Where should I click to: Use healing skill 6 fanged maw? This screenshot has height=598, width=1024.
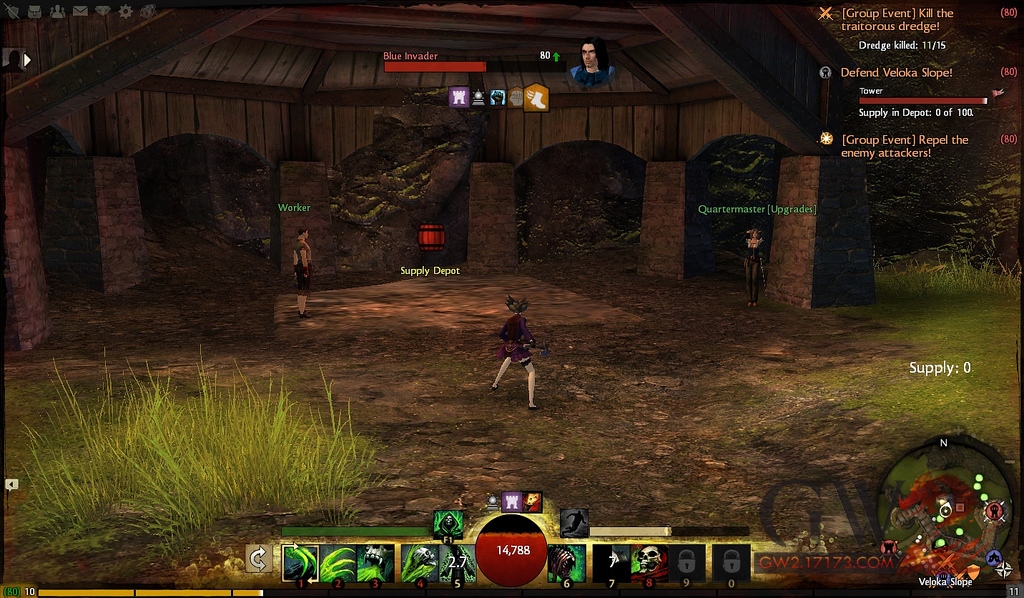(x=566, y=563)
